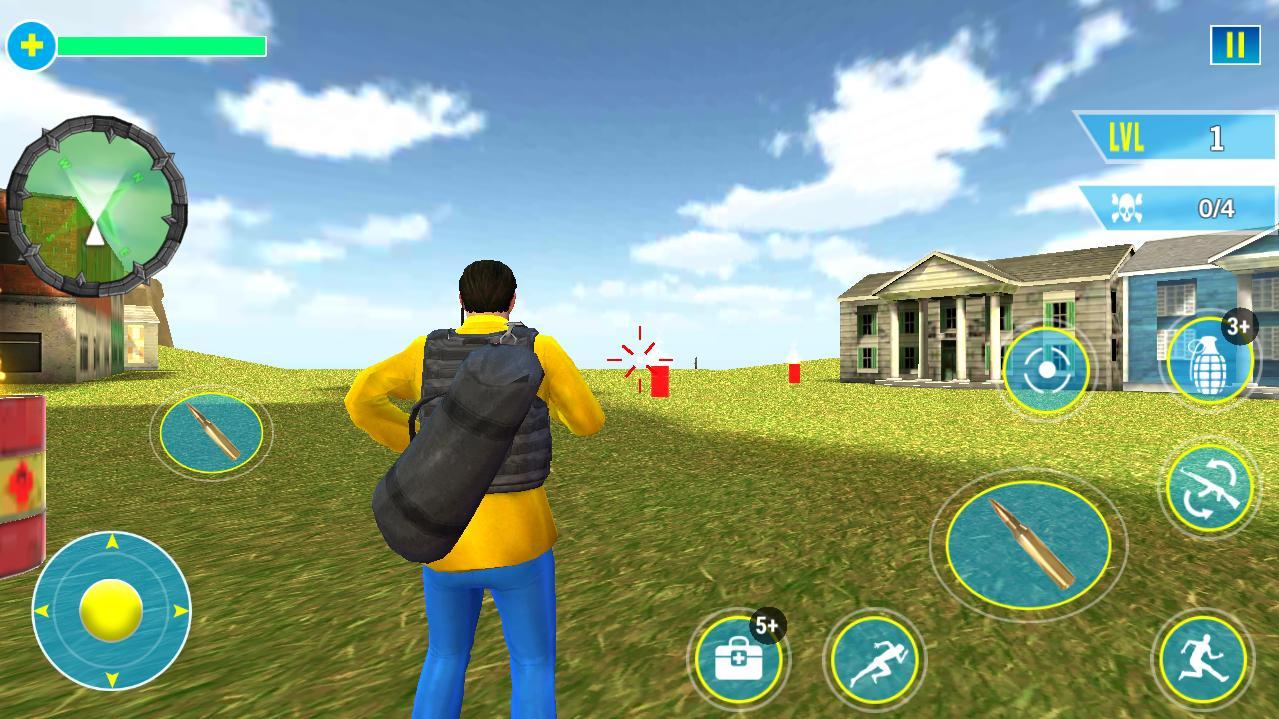Activate the aim crosshair button

pyautogui.click(x=1046, y=370)
